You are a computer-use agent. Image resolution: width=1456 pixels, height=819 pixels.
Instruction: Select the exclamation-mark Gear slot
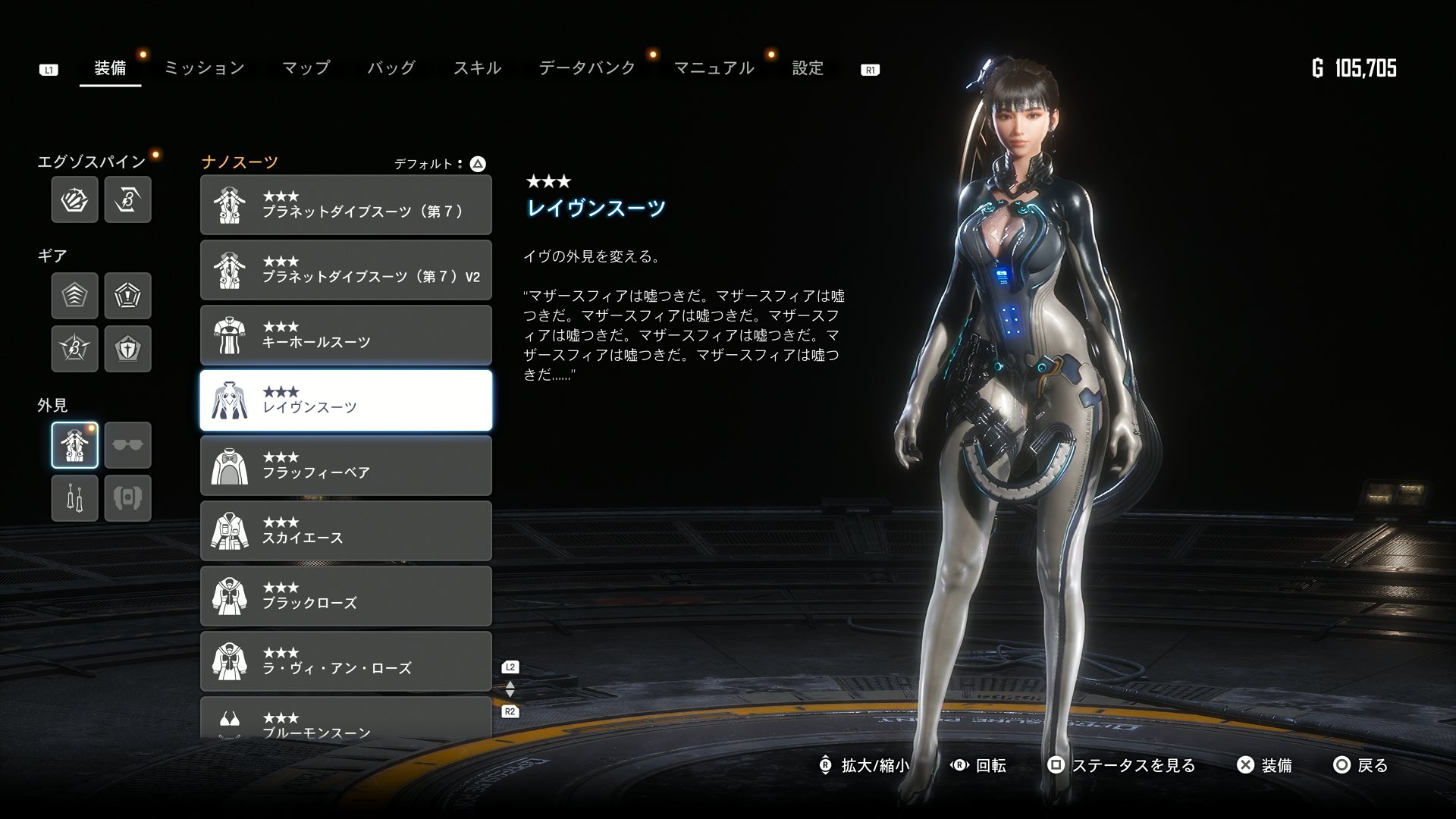[127, 296]
